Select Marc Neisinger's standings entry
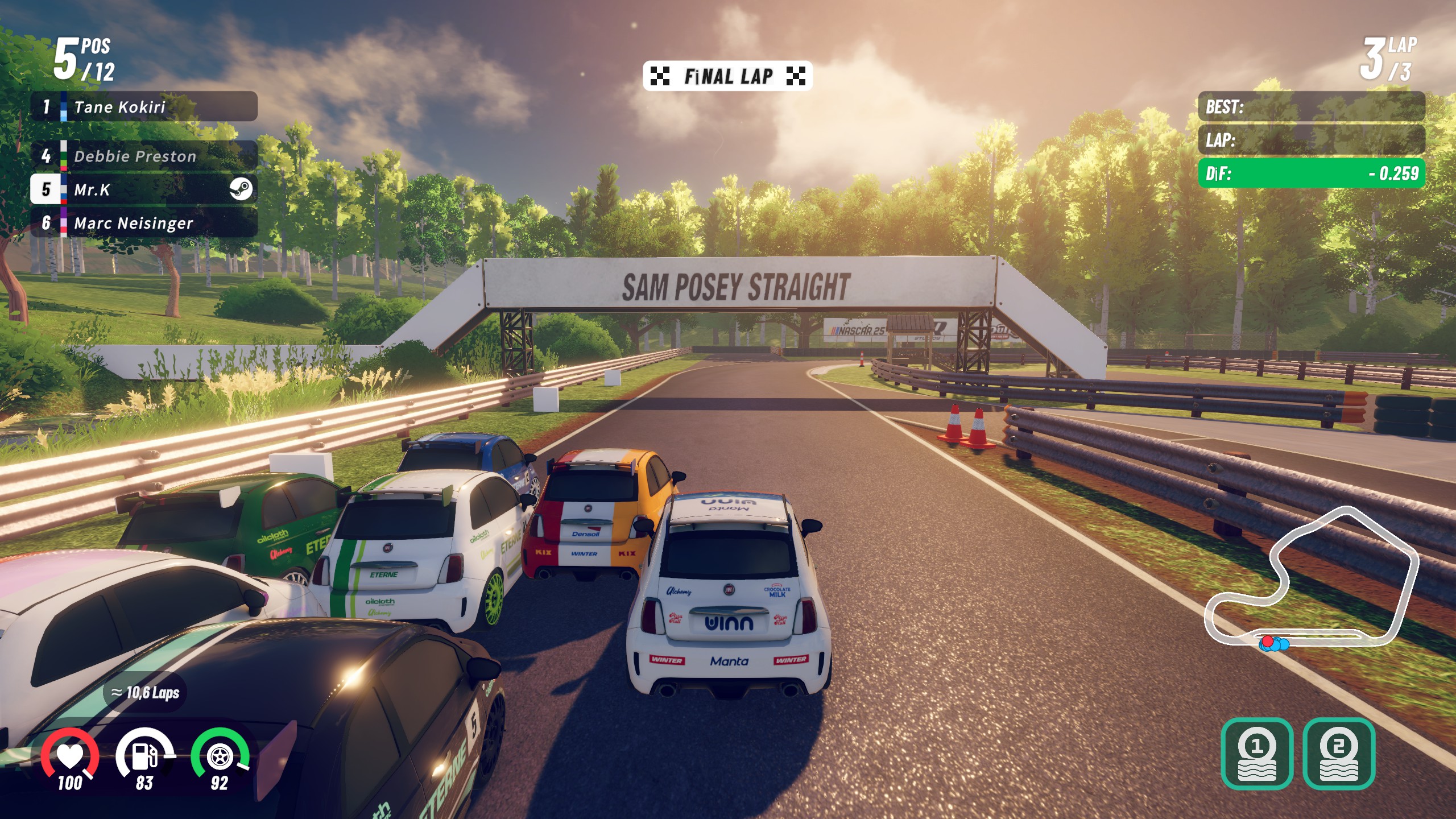Viewport: 1456px width, 819px height. pyautogui.click(x=143, y=223)
